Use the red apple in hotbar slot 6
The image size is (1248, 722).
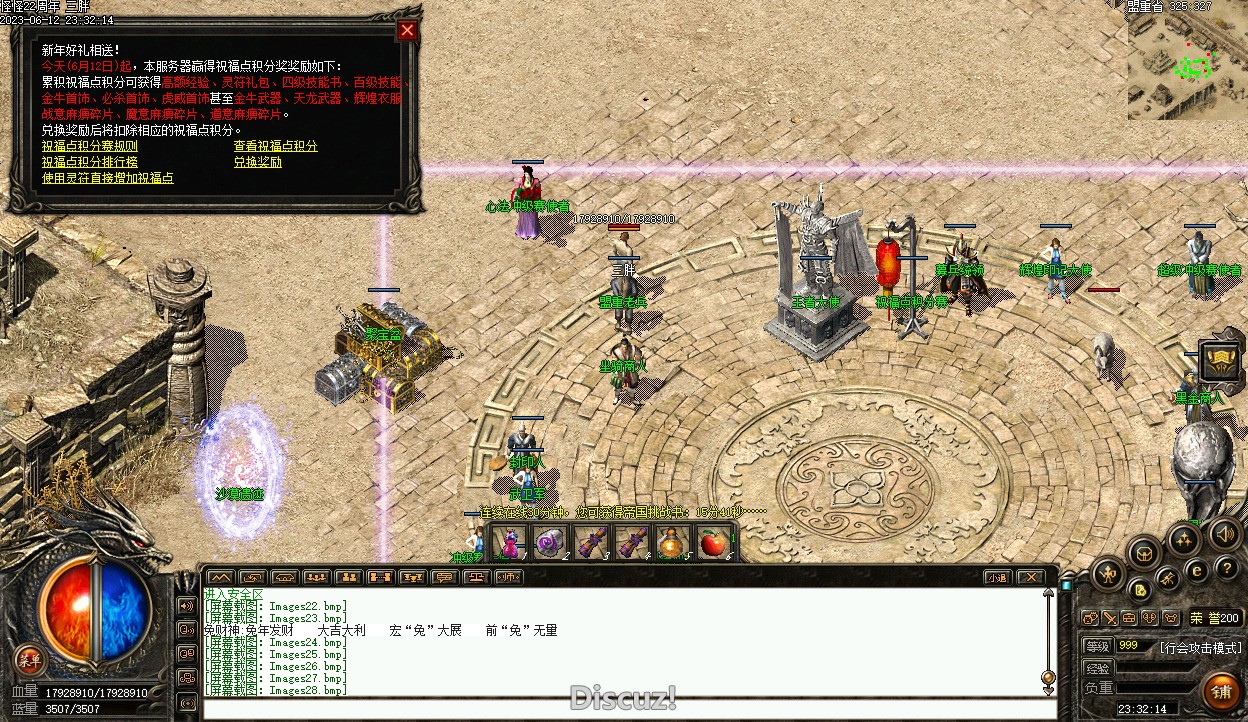[x=712, y=543]
